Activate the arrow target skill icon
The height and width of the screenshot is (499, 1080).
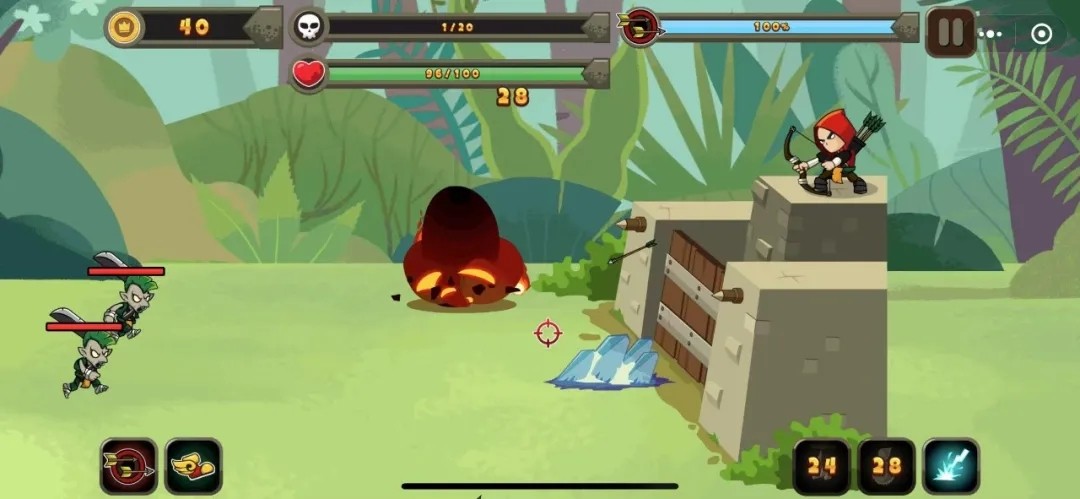coord(129,466)
